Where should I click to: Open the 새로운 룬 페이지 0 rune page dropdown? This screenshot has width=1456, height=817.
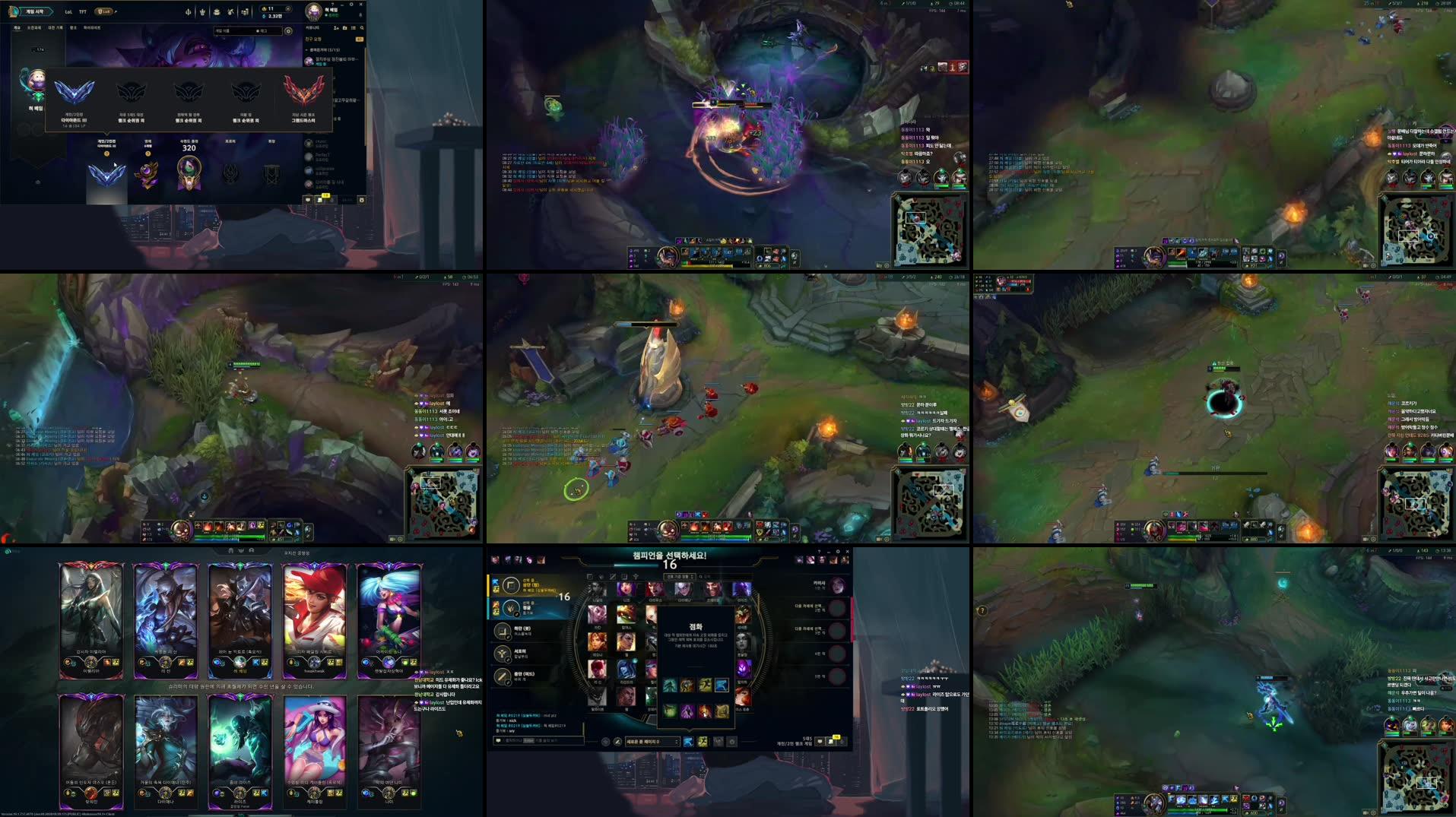[x=651, y=743]
